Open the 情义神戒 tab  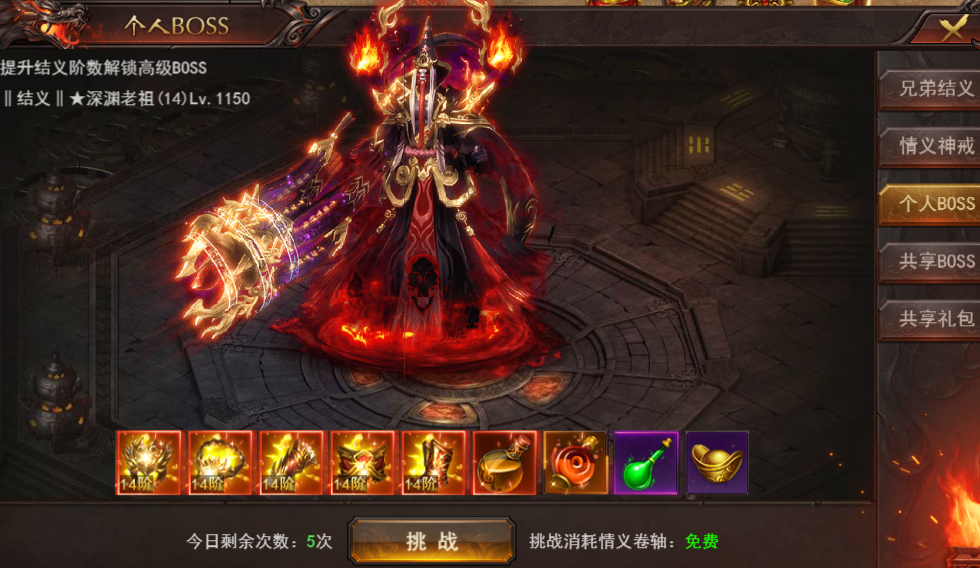click(x=931, y=146)
